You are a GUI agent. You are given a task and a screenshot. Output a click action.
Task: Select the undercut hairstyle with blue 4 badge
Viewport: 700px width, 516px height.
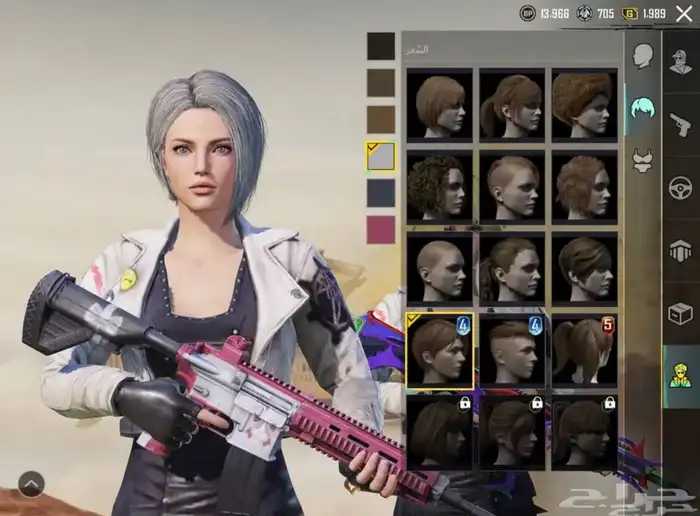click(512, 349)
